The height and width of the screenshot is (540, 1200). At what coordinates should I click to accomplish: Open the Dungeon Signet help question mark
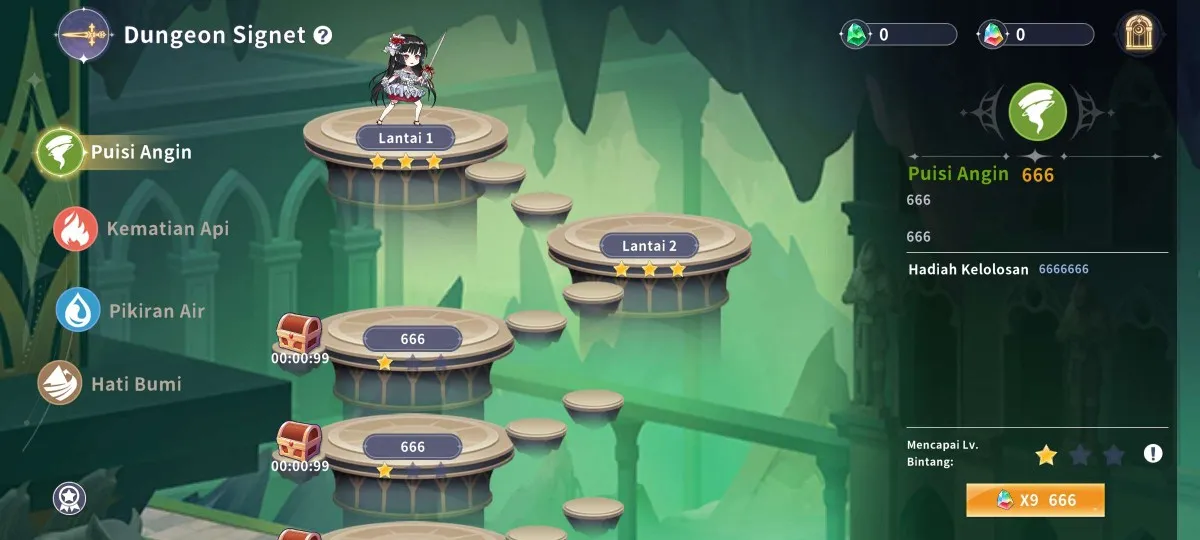pyautogui.click(x=322, y=36)
